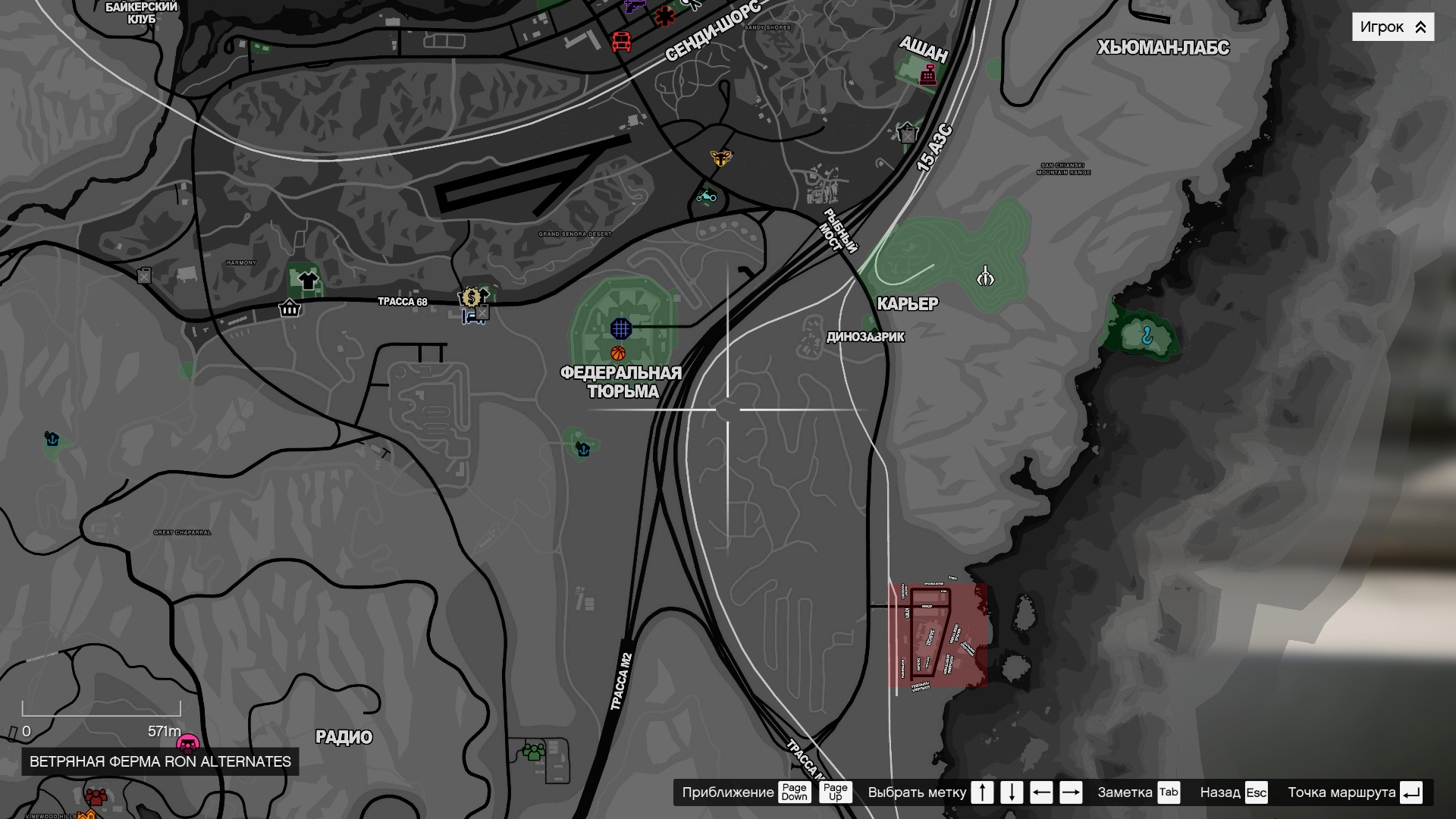The image size is (1456, 819).
Task: Select the basketball icon at Федеральная Тюрьма
Action: pyautogui.click(x=617, y=353)
